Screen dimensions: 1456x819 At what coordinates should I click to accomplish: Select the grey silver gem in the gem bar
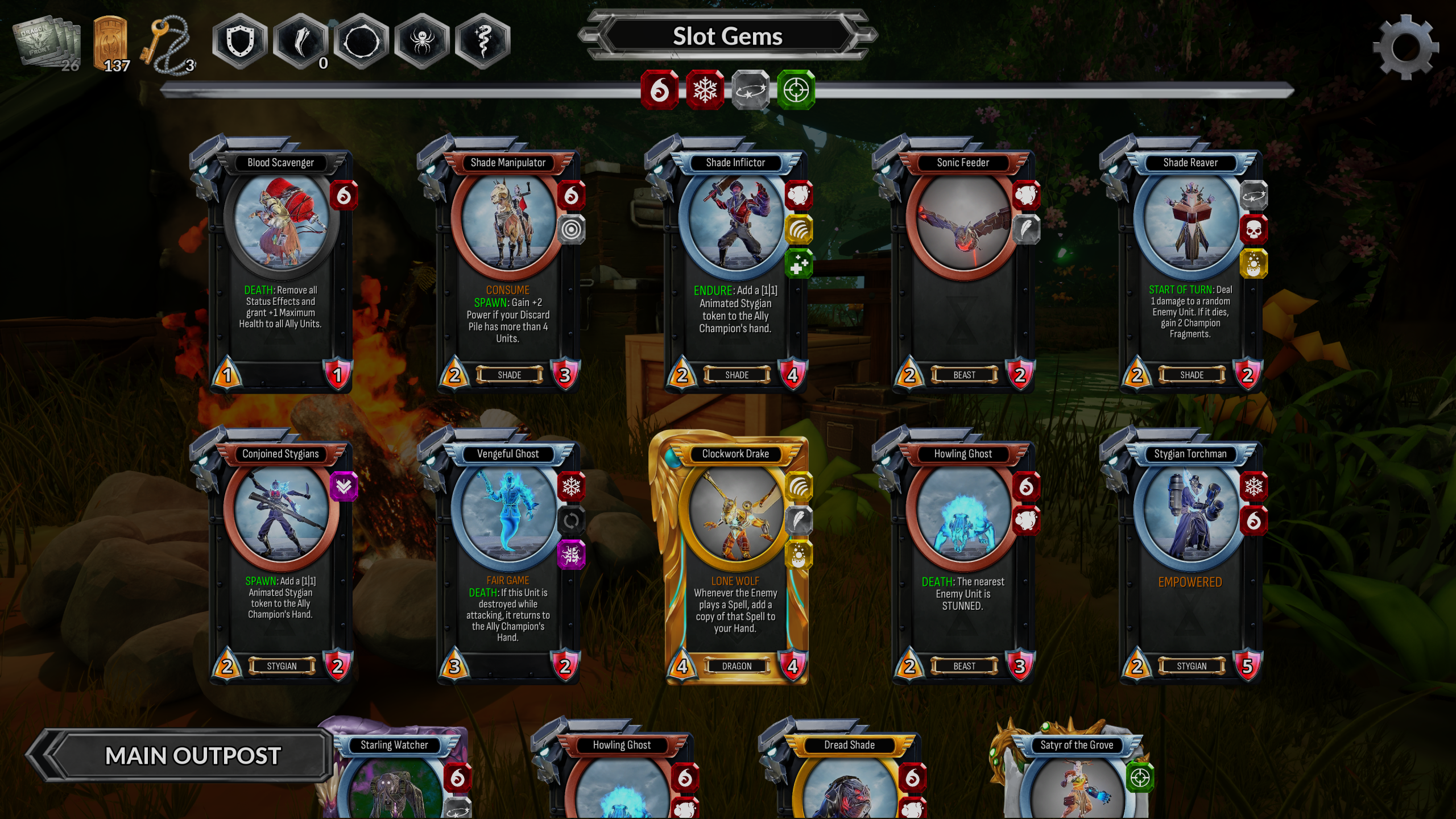point(750,90)
